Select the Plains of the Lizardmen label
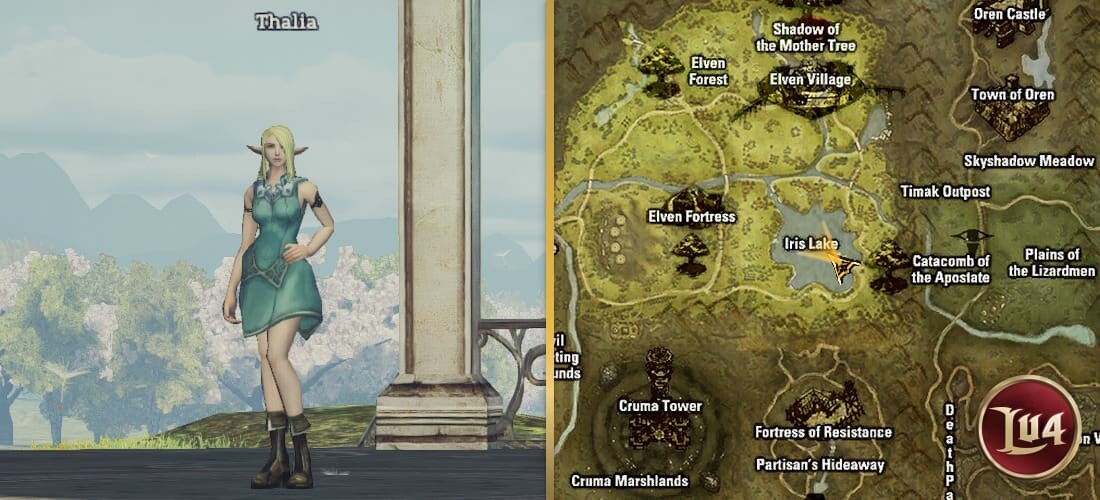Viewport: 1100px width, 500px height. (x=1051, y=263)
